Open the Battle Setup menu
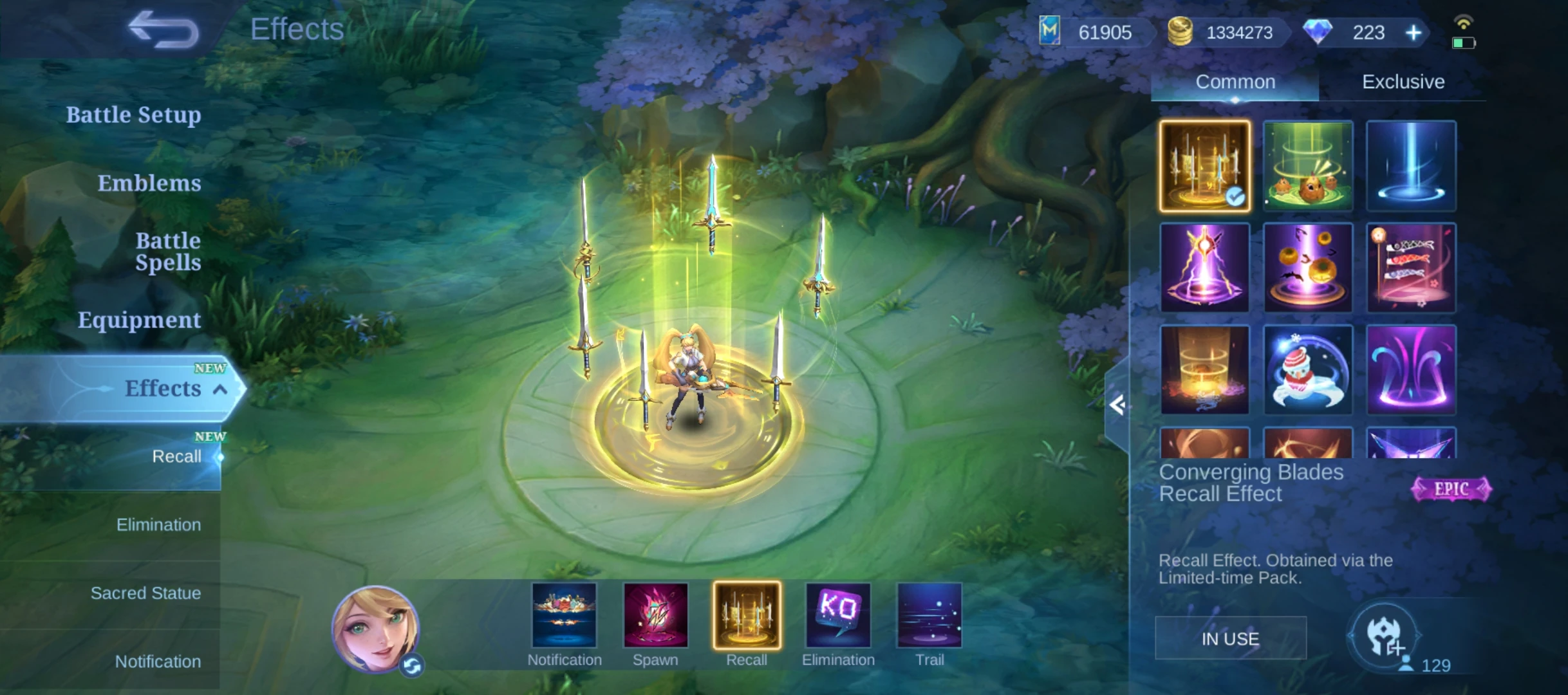This screenshot has height=695, width=1568. (x=133, y=115)
